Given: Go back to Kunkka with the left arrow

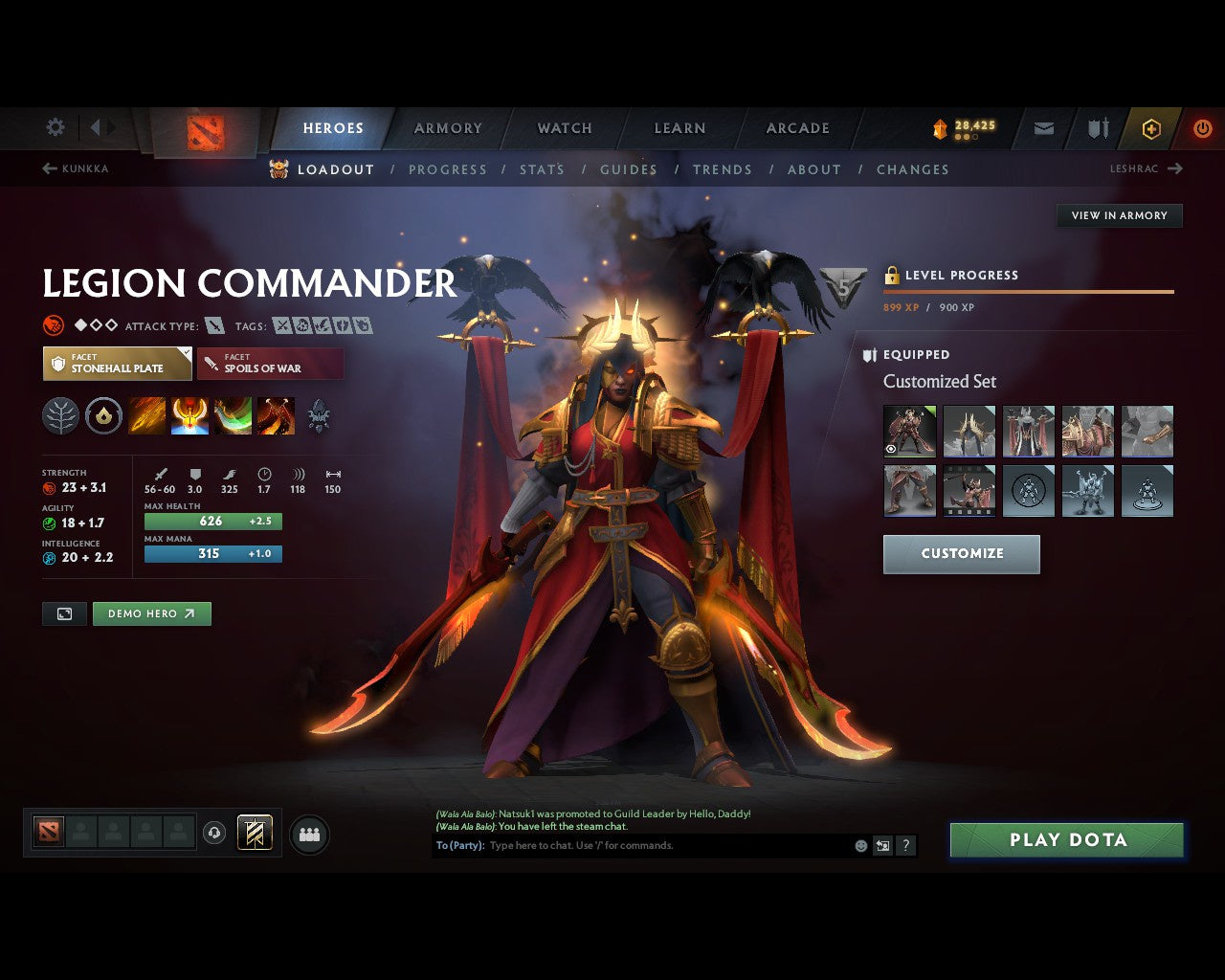Looking at the screenshot, I should (x=47, y=168).
